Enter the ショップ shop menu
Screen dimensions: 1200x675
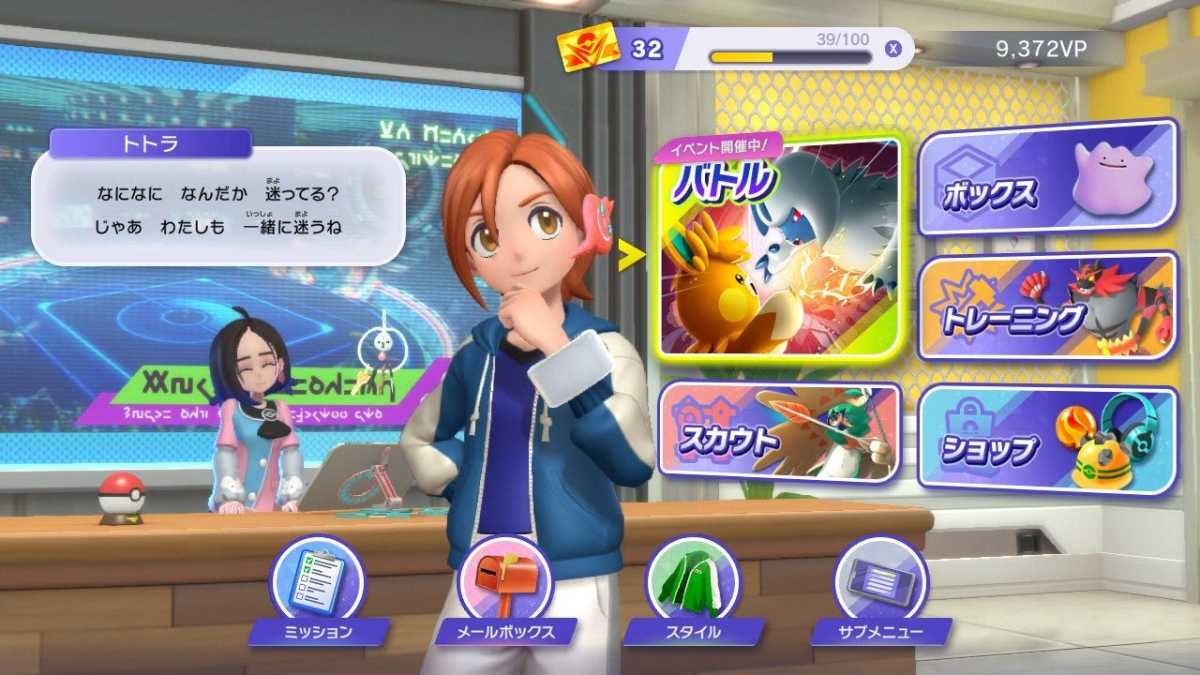1046,440
